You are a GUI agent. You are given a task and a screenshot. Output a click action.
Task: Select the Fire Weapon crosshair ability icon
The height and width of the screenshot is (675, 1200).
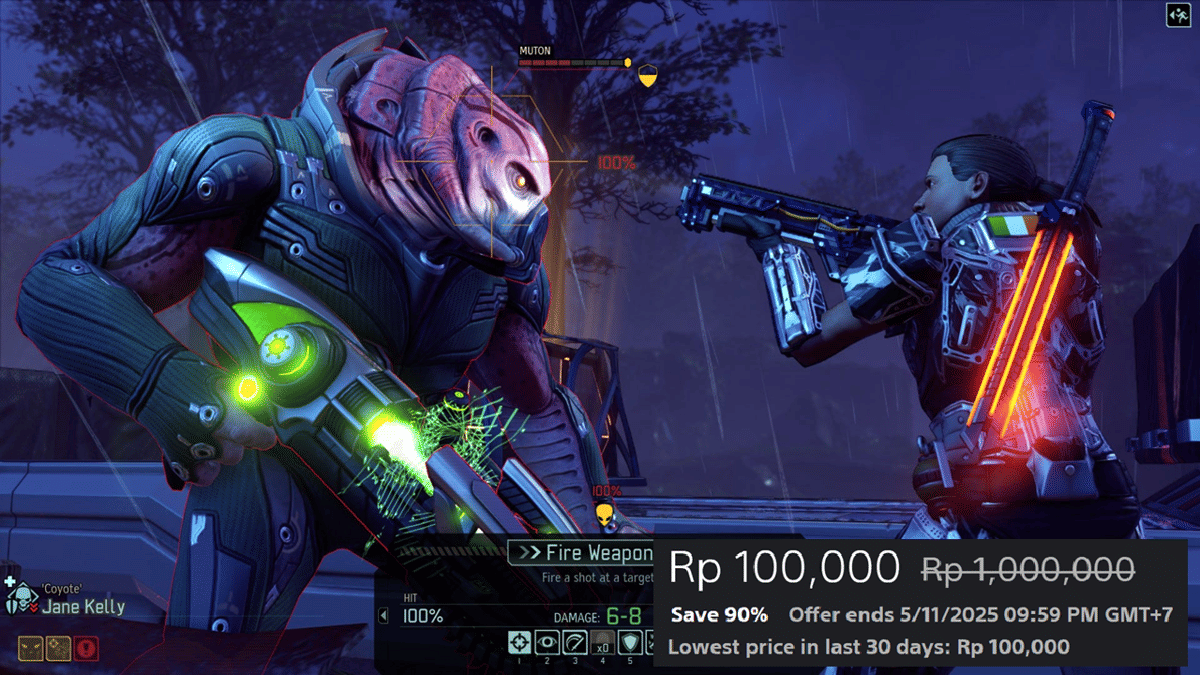tap(518, 642)
